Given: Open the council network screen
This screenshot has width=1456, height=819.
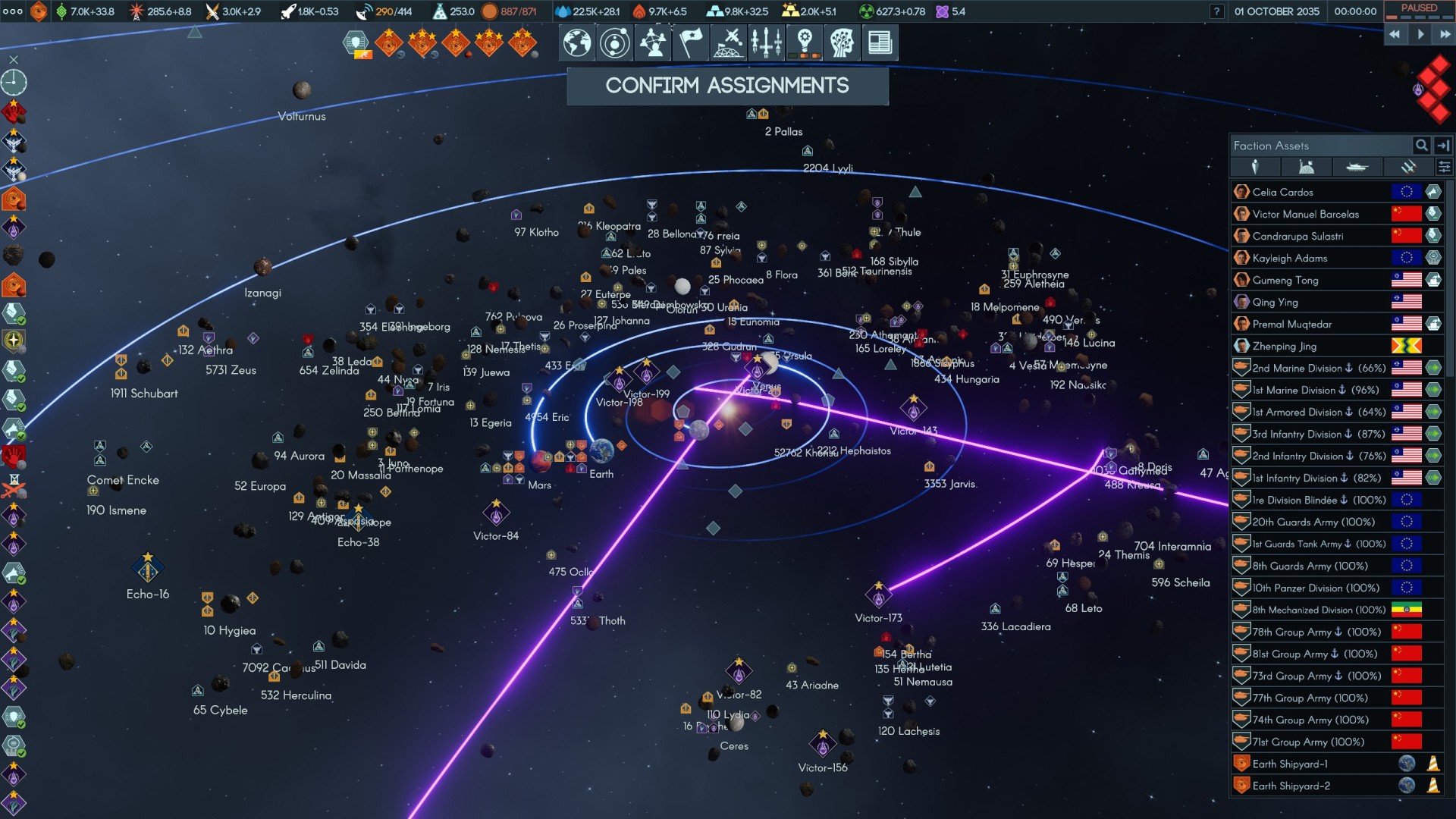Looking at the screenshot, I should (x=653, y=42).
